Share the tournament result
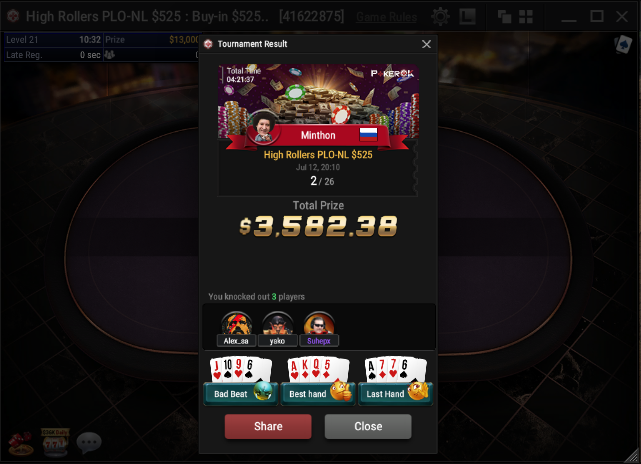The image size is (641, 464). pyautogui.click(x=268, y=426)
